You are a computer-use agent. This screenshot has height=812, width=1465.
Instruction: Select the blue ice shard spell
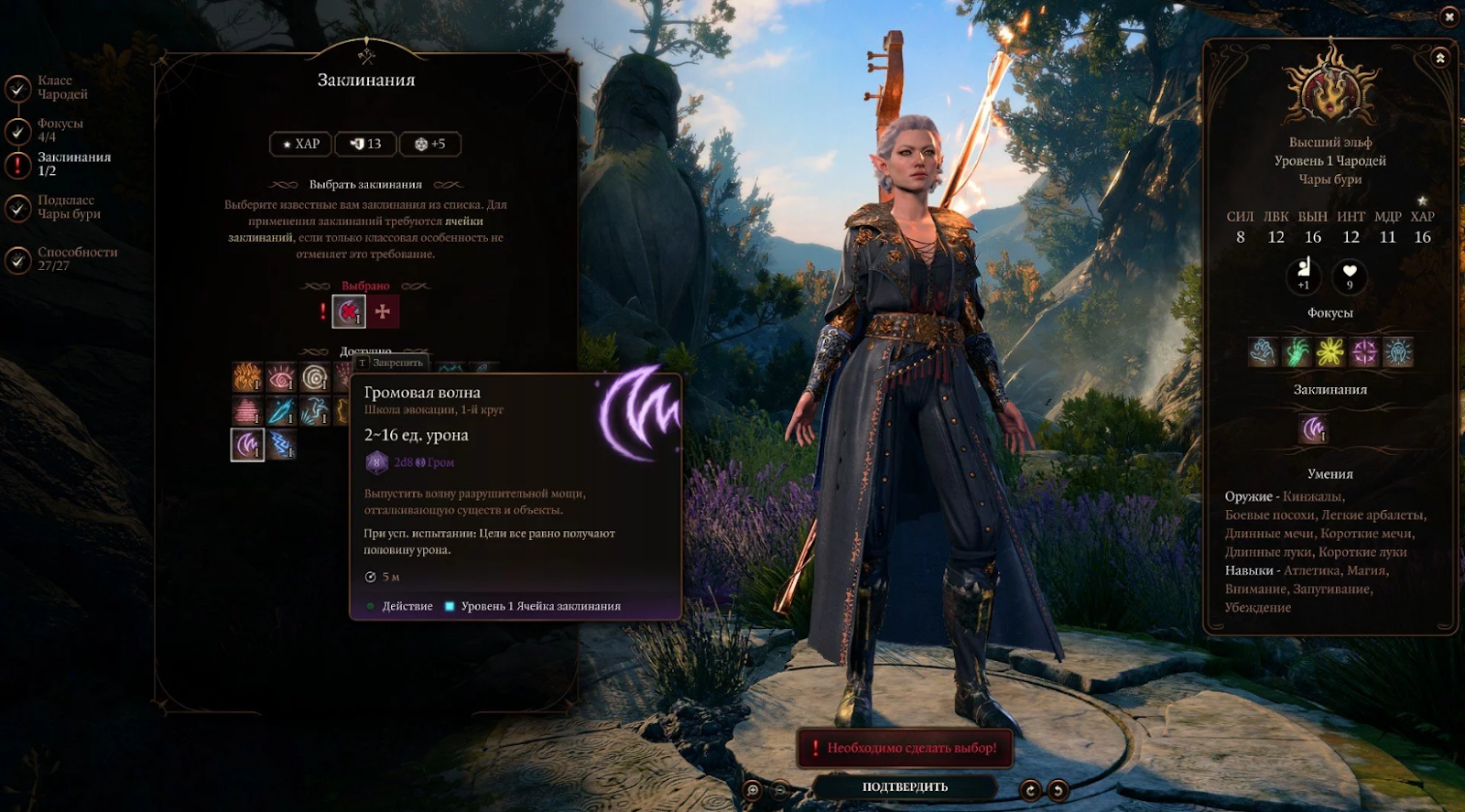click(x=281, y=411)
